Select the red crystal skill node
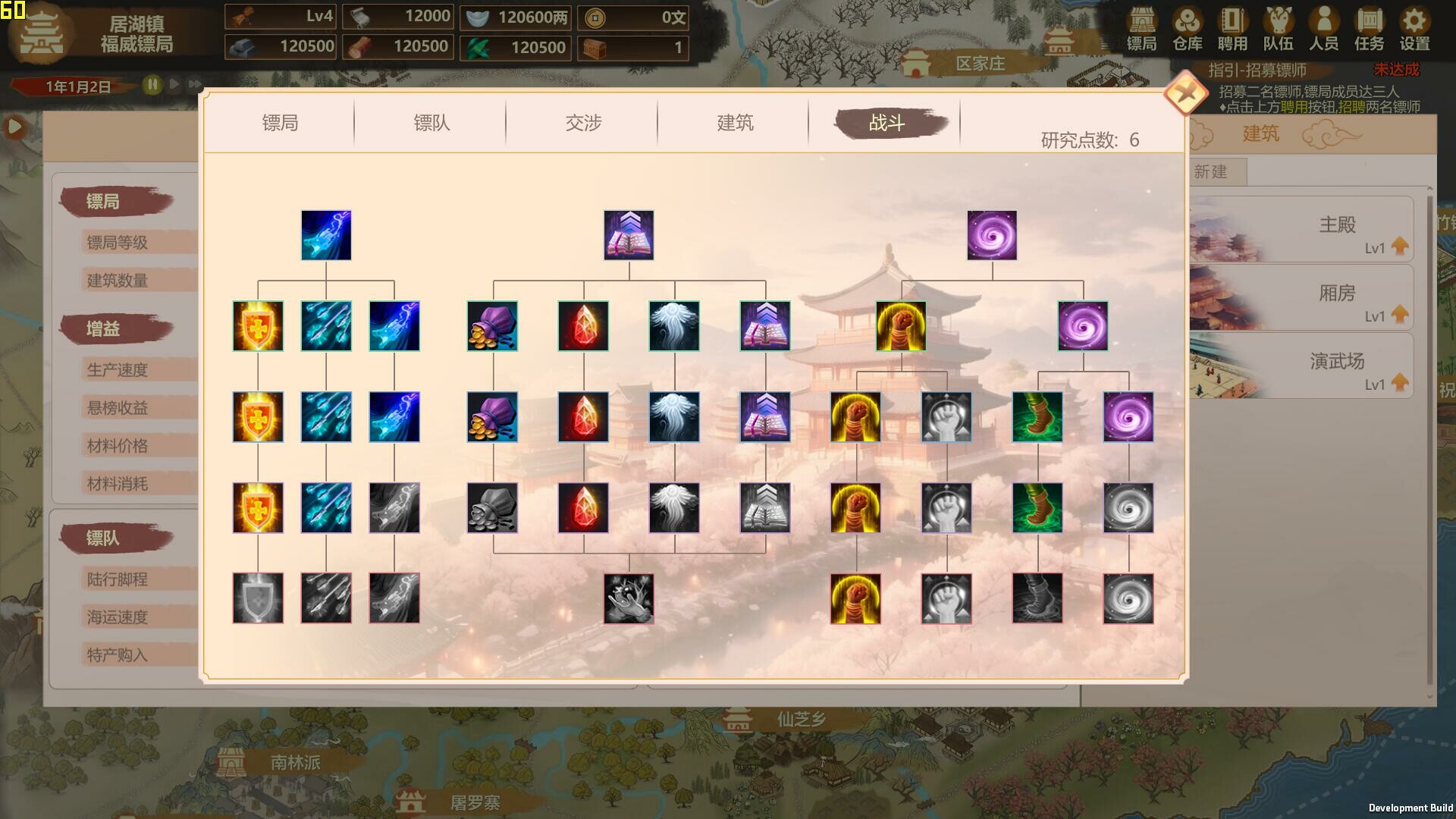The width and height of the screenshot is (1456, 819). (583, 327)
